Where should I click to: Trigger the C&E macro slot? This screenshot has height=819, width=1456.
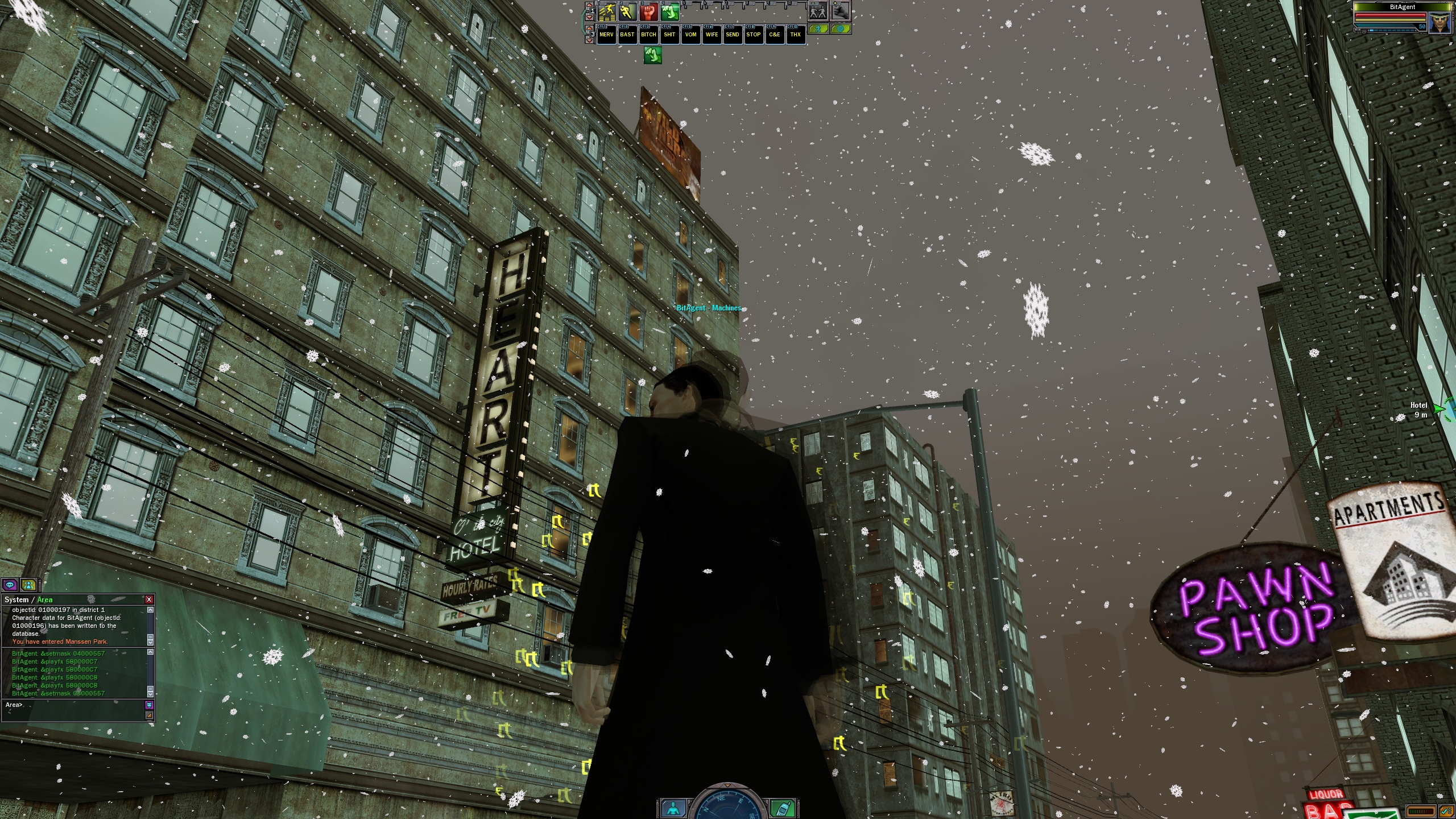click(x=775, y=35)
